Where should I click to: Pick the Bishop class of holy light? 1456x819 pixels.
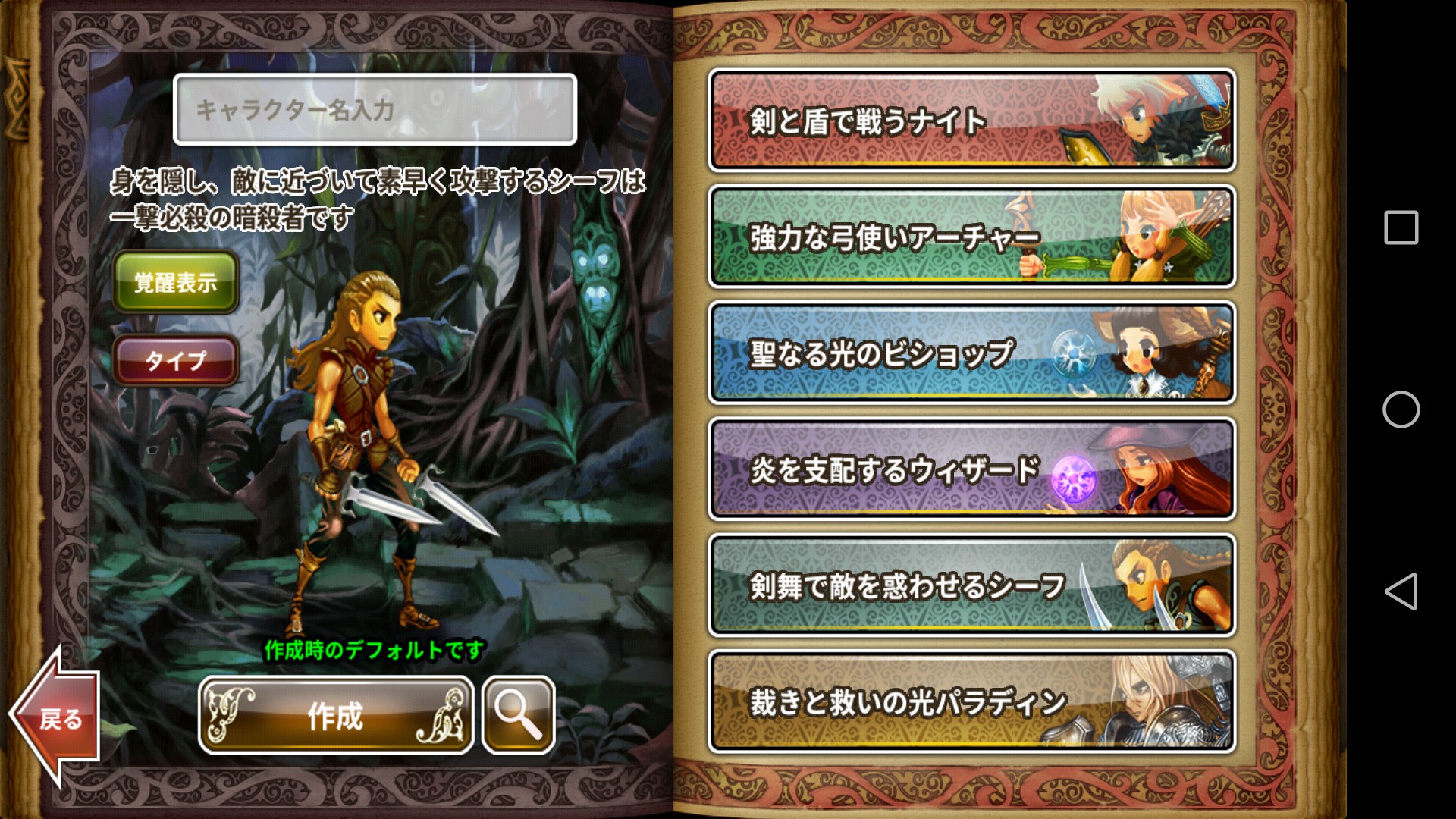[971, 353]
